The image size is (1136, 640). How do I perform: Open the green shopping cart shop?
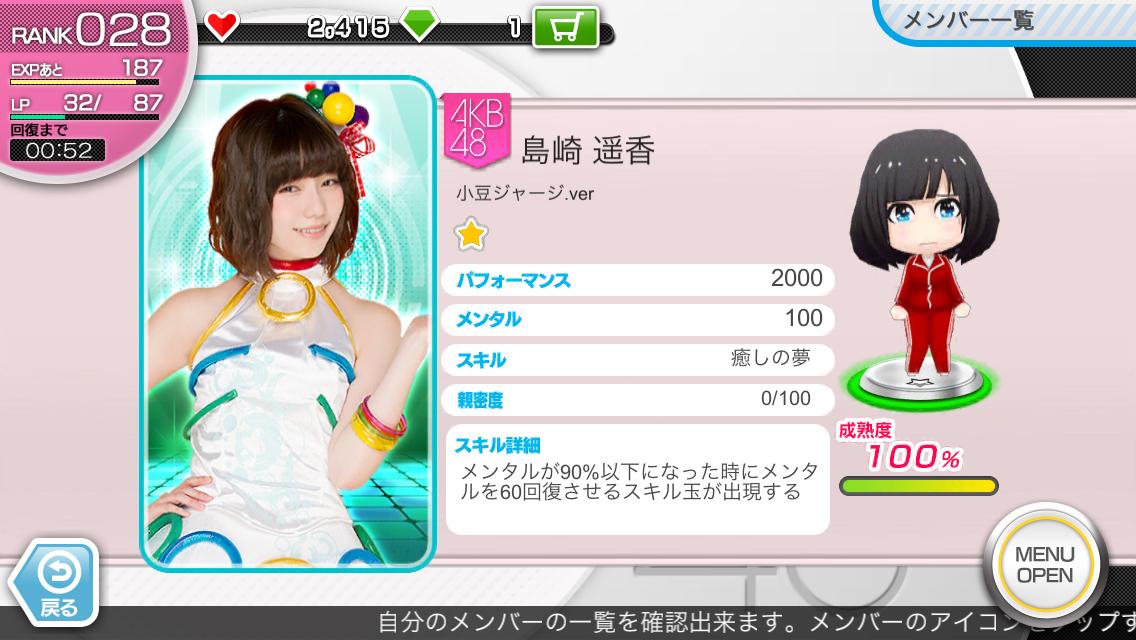tap(565, 27)
